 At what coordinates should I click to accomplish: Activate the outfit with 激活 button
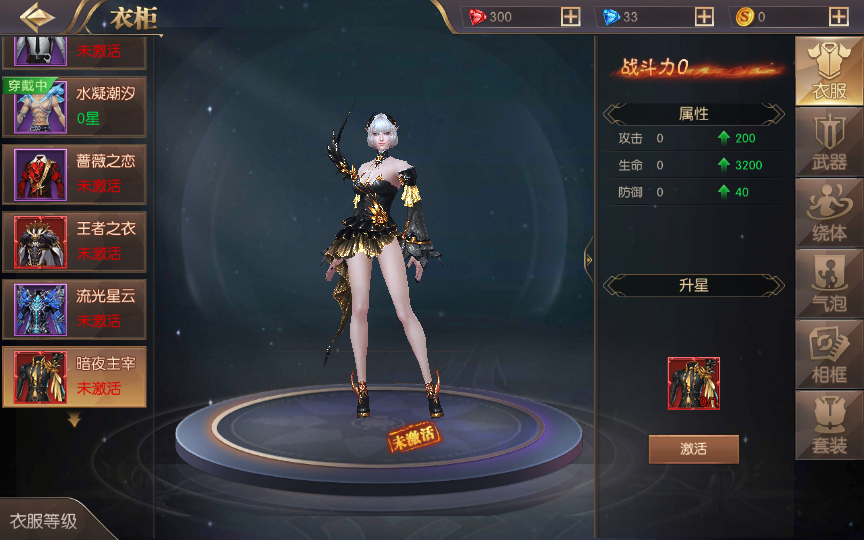pos(693,449)
